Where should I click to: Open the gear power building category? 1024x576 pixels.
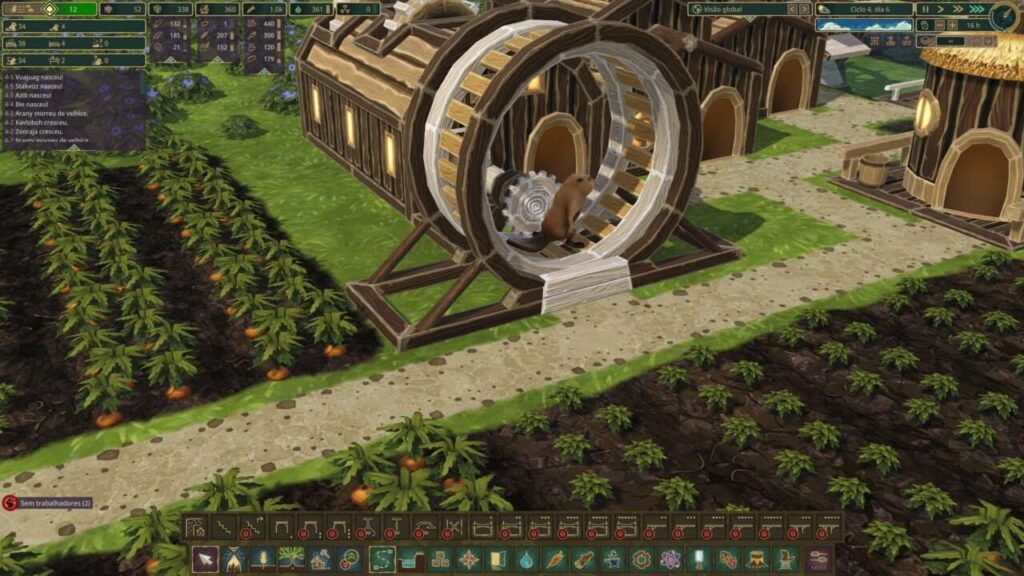(640, 560)
